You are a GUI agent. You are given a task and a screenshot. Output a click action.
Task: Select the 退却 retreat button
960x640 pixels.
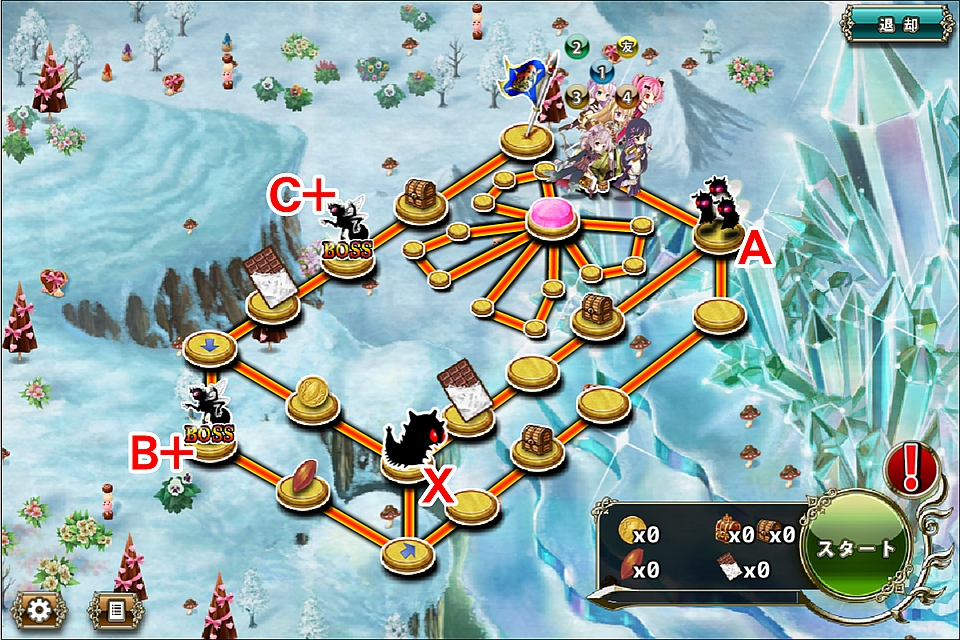[x=897, y=22]
